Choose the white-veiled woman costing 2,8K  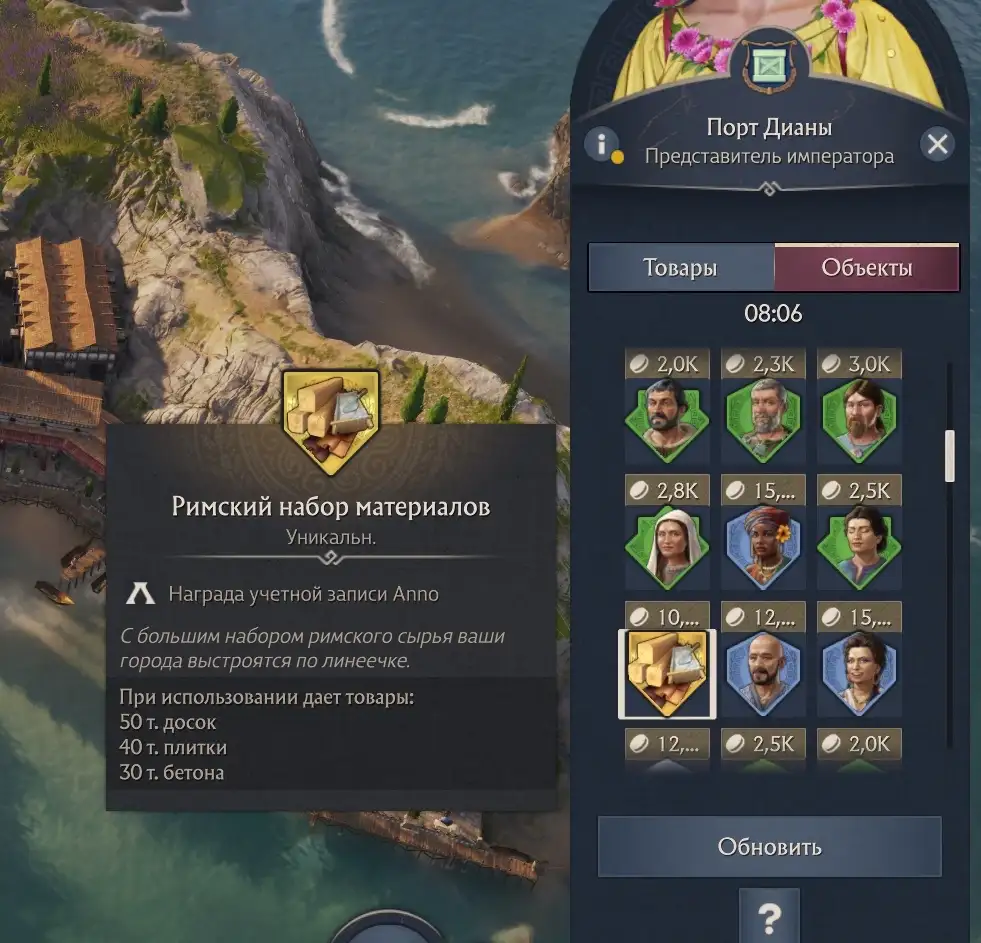667,545
